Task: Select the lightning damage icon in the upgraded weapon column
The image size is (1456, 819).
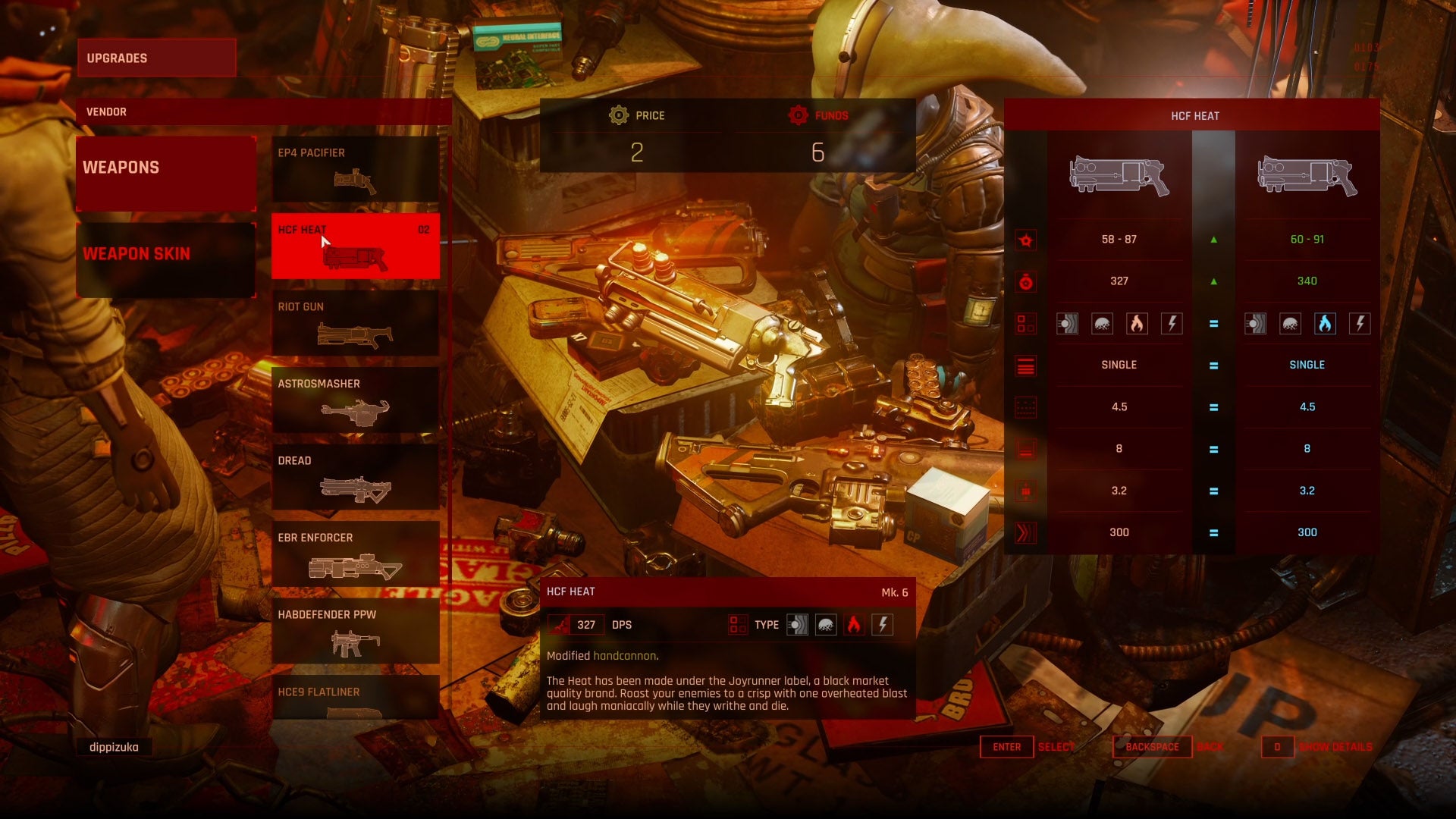Action: (1359, 323)
